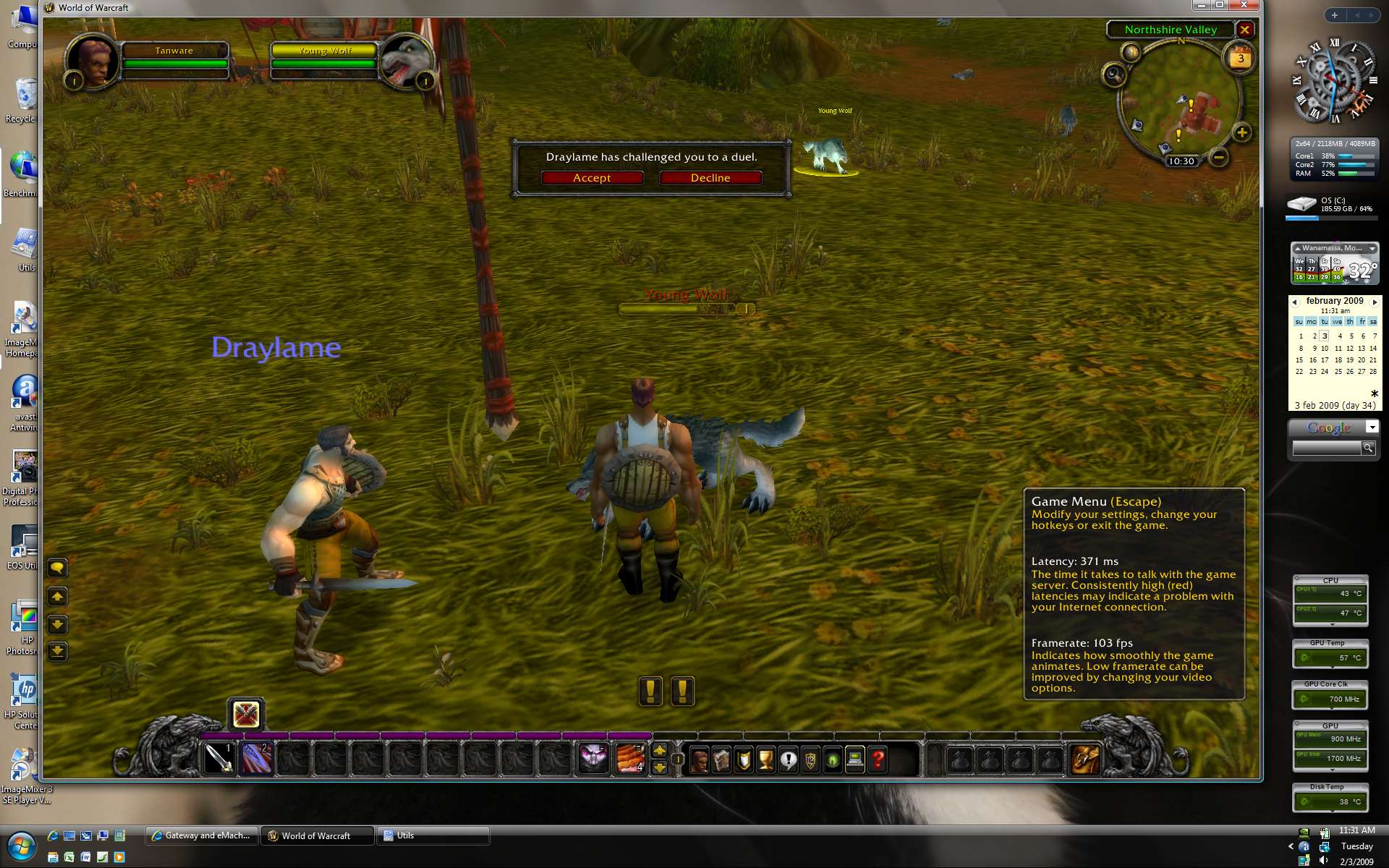Close the Northshire Valley minimap
This screenshot has height=868, width=1389.
tap(1244, 30)
